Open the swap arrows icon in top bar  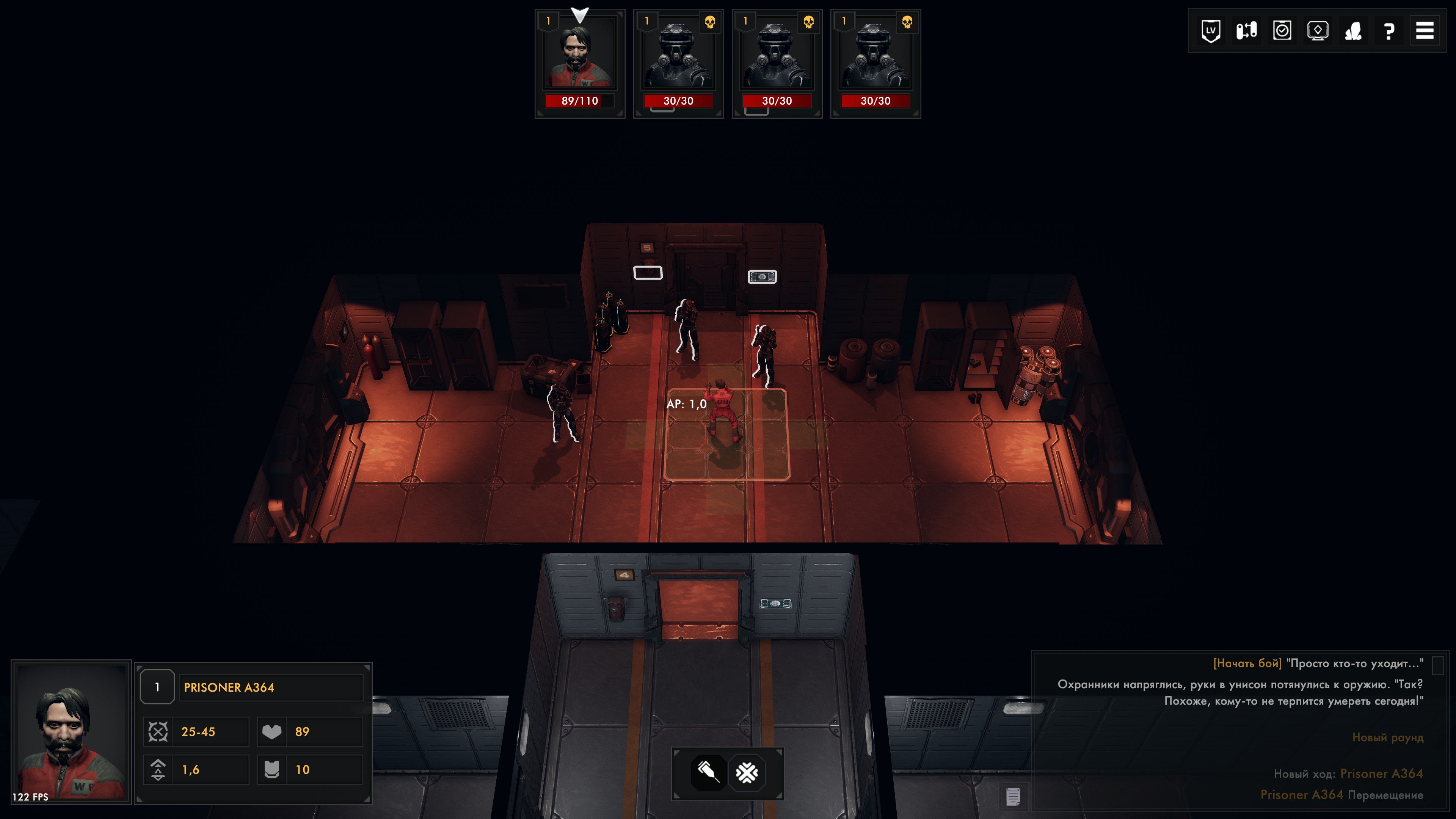click(x=1246, y=30)
